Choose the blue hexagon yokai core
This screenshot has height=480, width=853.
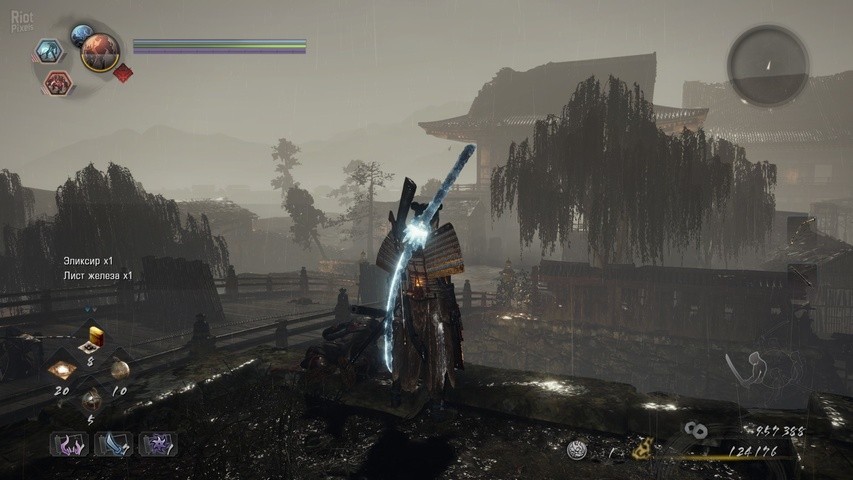pyautogui.click(x=48, y=51)
